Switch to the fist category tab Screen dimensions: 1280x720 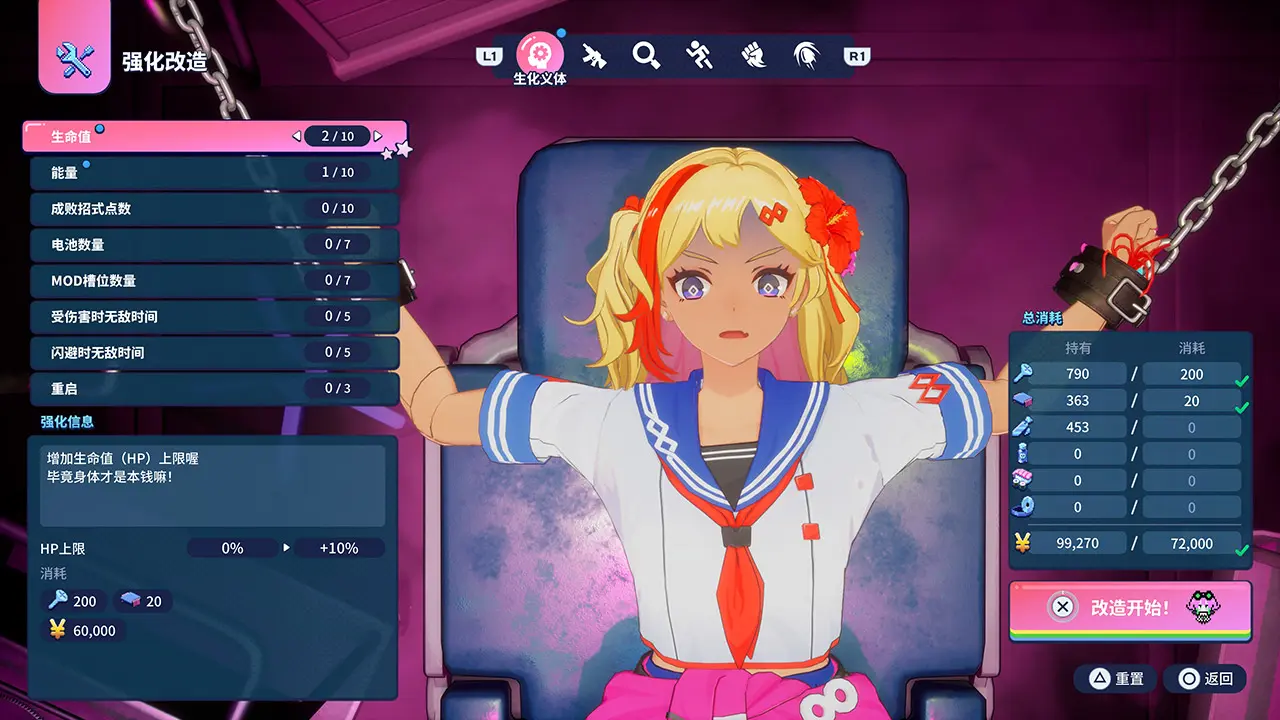click(753, 55)
